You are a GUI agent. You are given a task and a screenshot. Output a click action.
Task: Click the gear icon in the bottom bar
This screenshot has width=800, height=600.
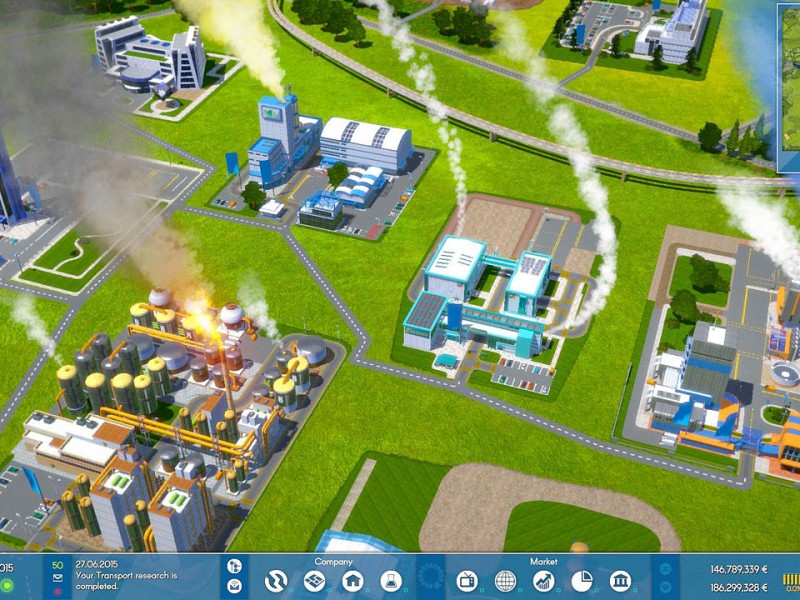click(x=430, y=579)
